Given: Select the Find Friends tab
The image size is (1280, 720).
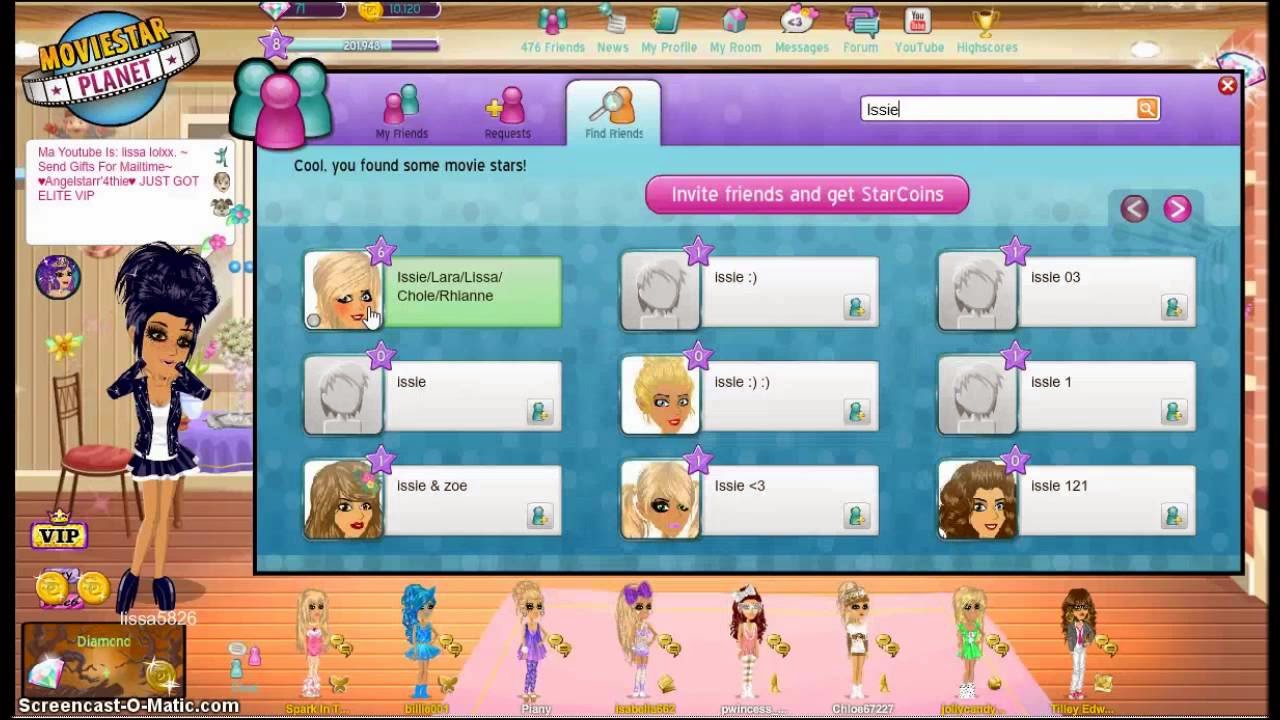Looking at the screenshot, I should point(614,110).
